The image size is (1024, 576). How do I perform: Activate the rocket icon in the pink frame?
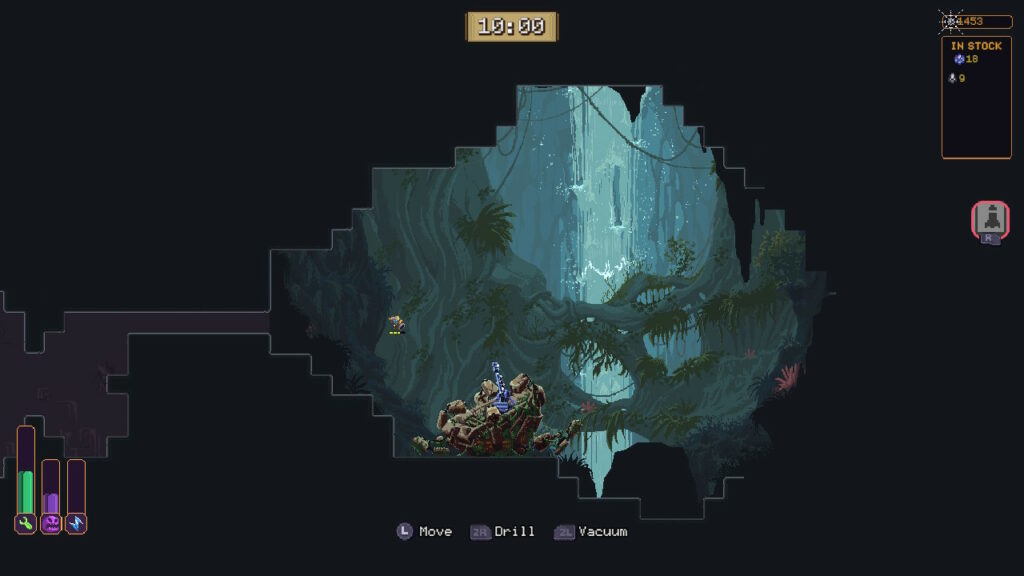(x=990, y=219)
